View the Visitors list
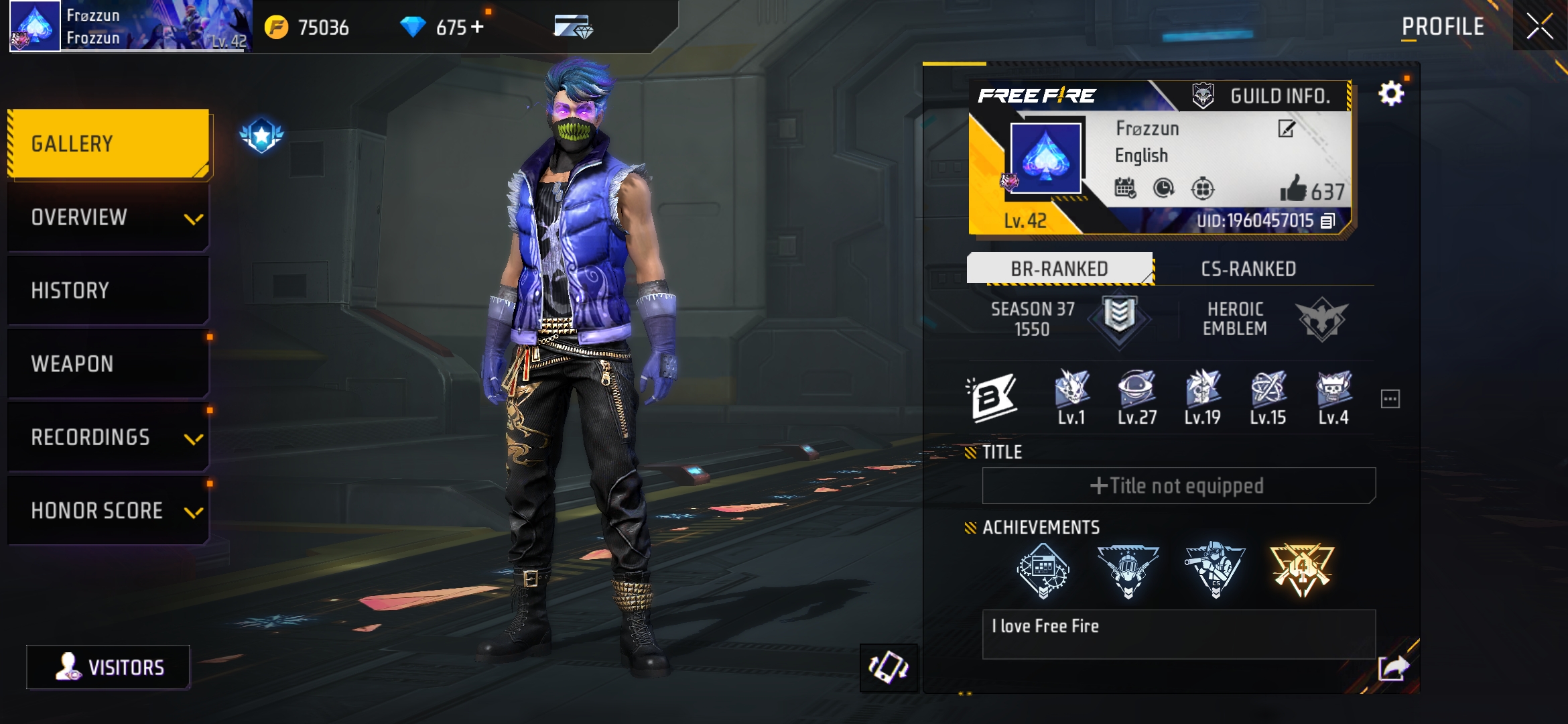 click(x=109, y=667)
